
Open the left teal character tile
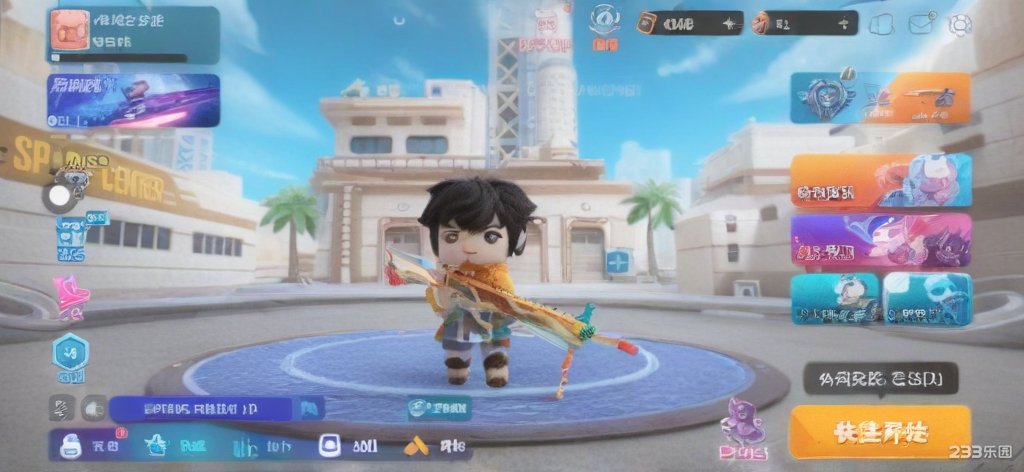834,298
